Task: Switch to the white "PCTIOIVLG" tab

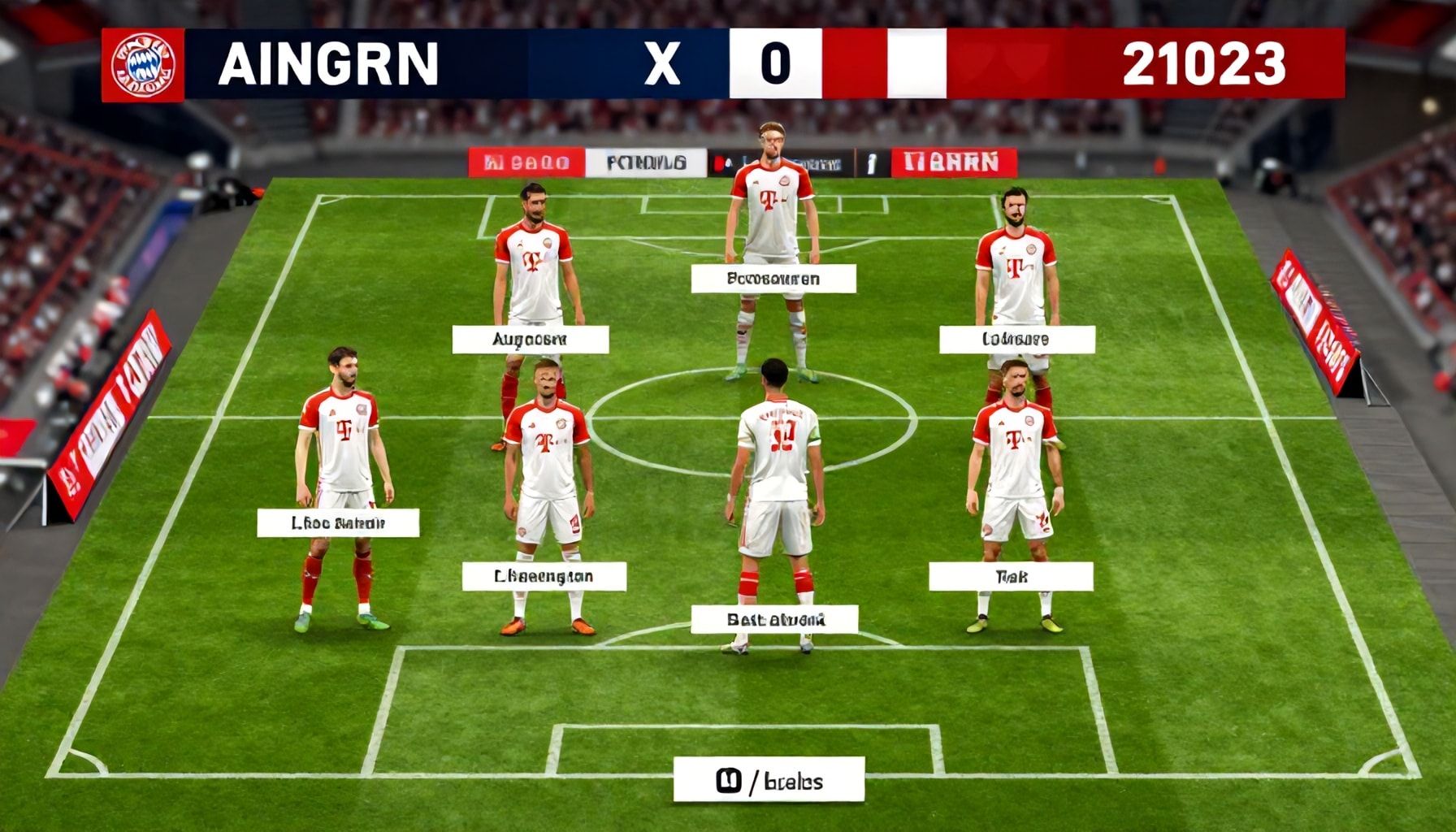Action: (x=646, y=163)
